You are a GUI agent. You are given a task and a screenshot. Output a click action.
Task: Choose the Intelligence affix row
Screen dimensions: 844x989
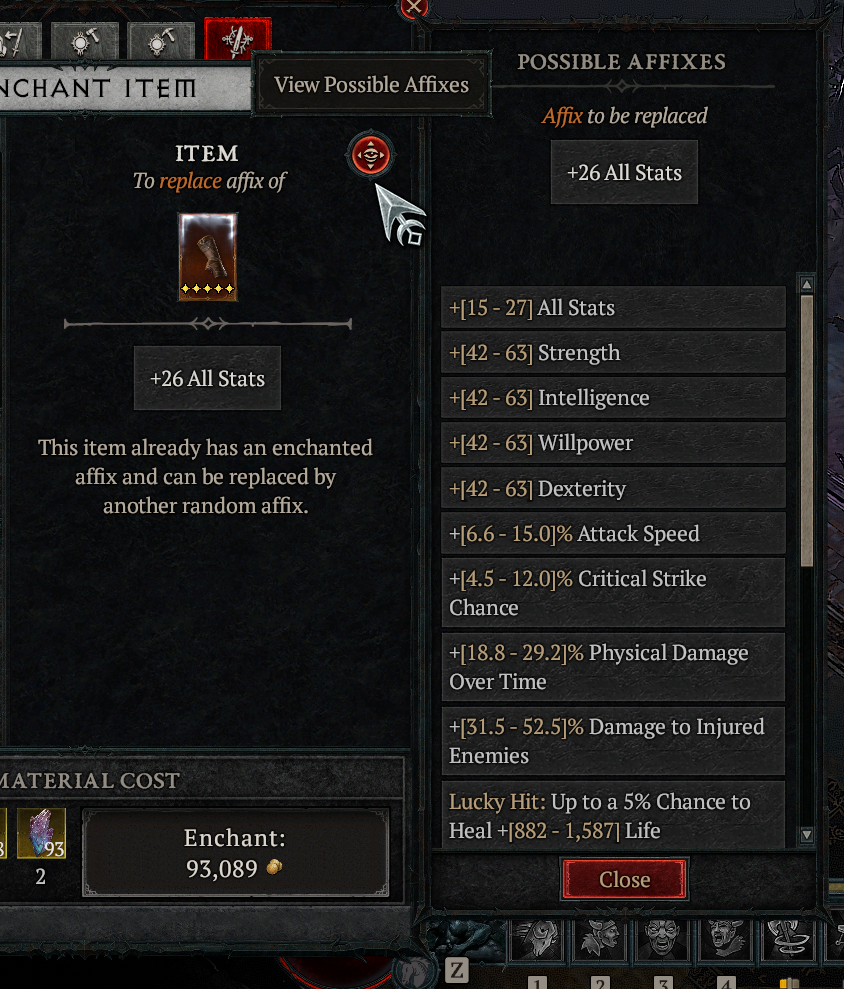[x=613, y=398]
